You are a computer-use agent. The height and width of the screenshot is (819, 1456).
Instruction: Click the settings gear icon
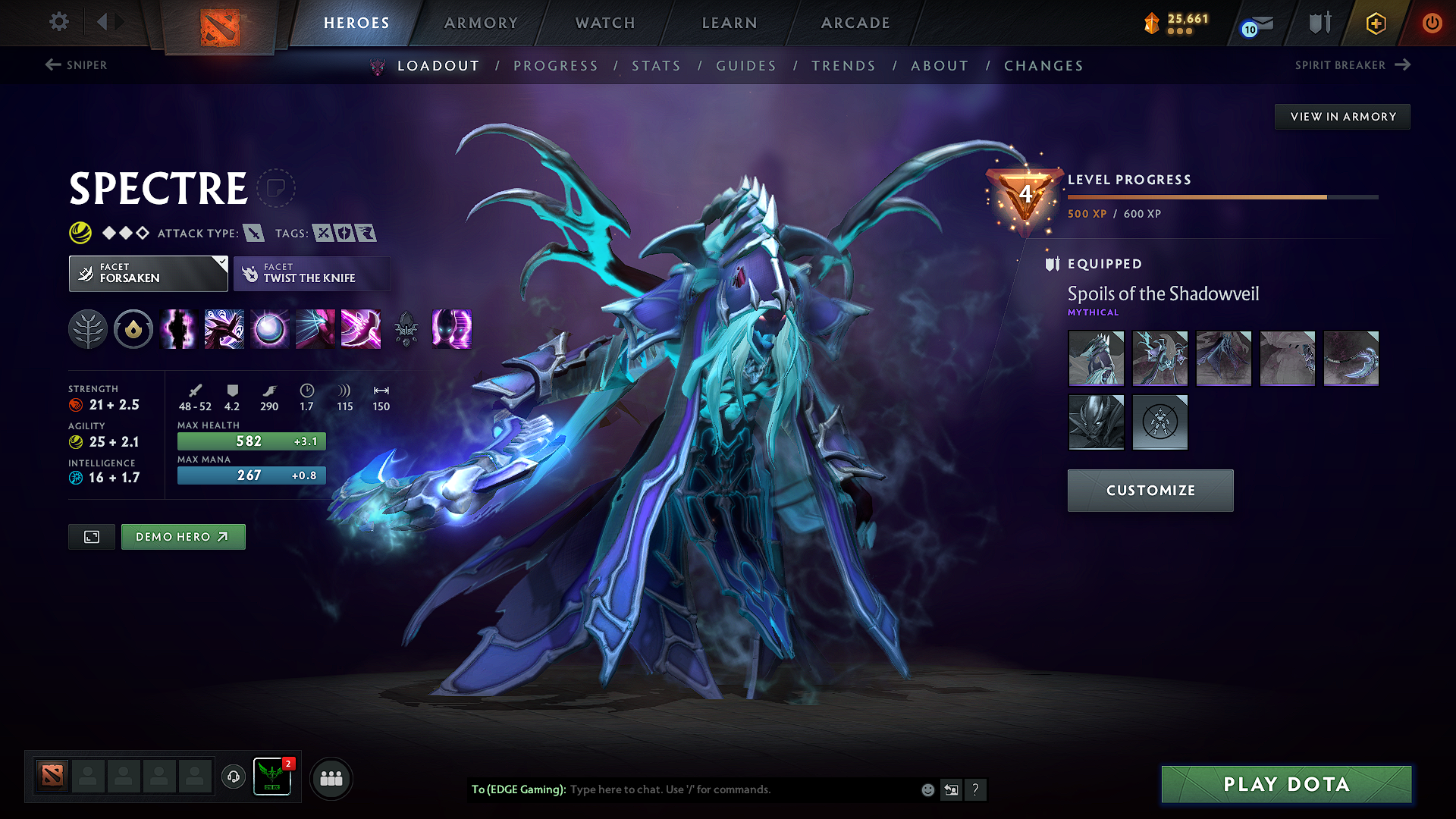click(58, 22)
